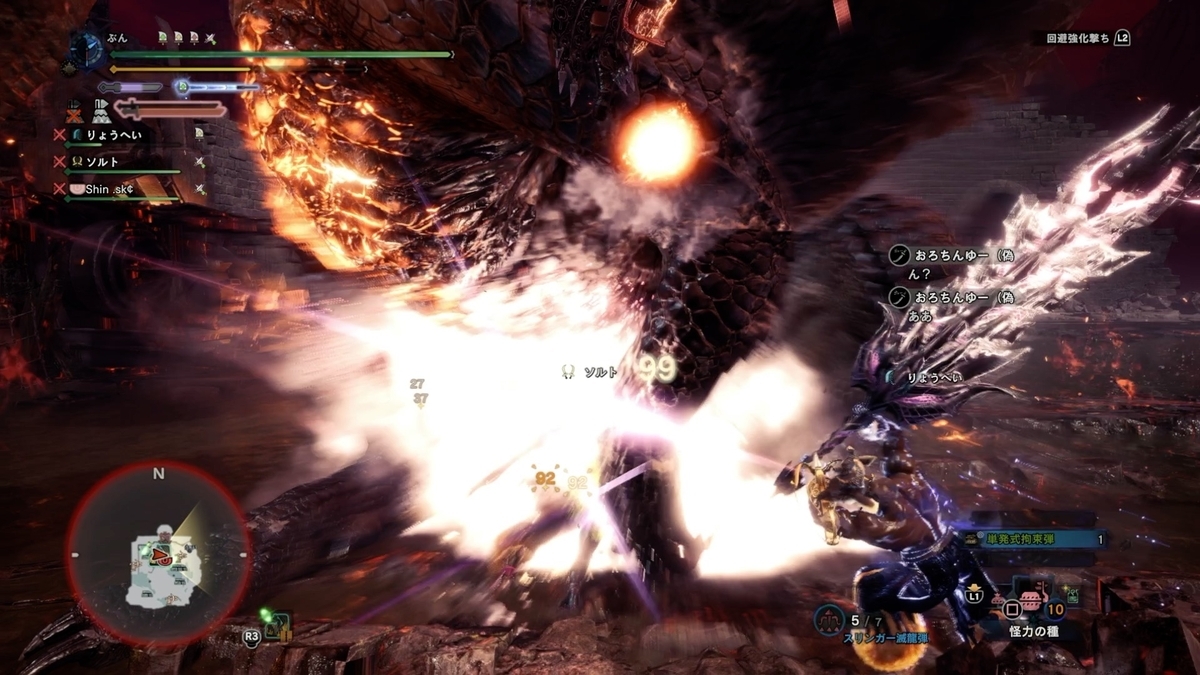Click the quest timer clock icon
The width and height of the screenshot is (1200, 675).
(86, 49)
